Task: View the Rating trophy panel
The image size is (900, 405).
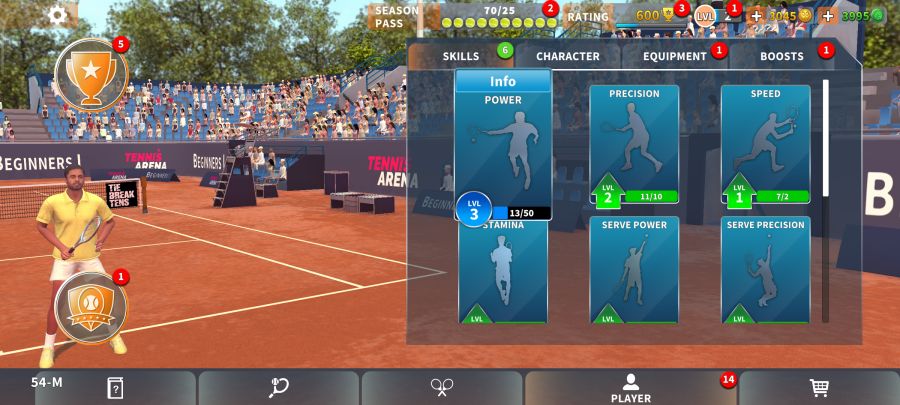Action: click(640, 16)
